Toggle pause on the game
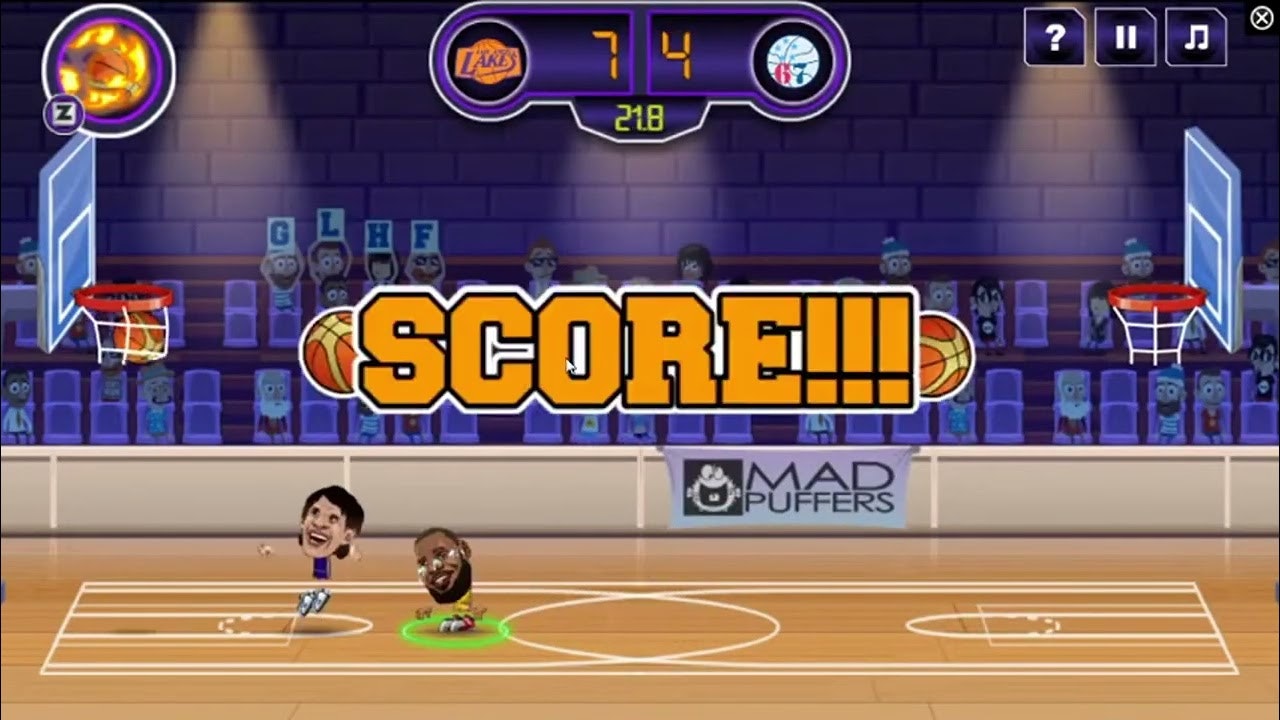1280x720 pixels. [x=1125, y=36]
